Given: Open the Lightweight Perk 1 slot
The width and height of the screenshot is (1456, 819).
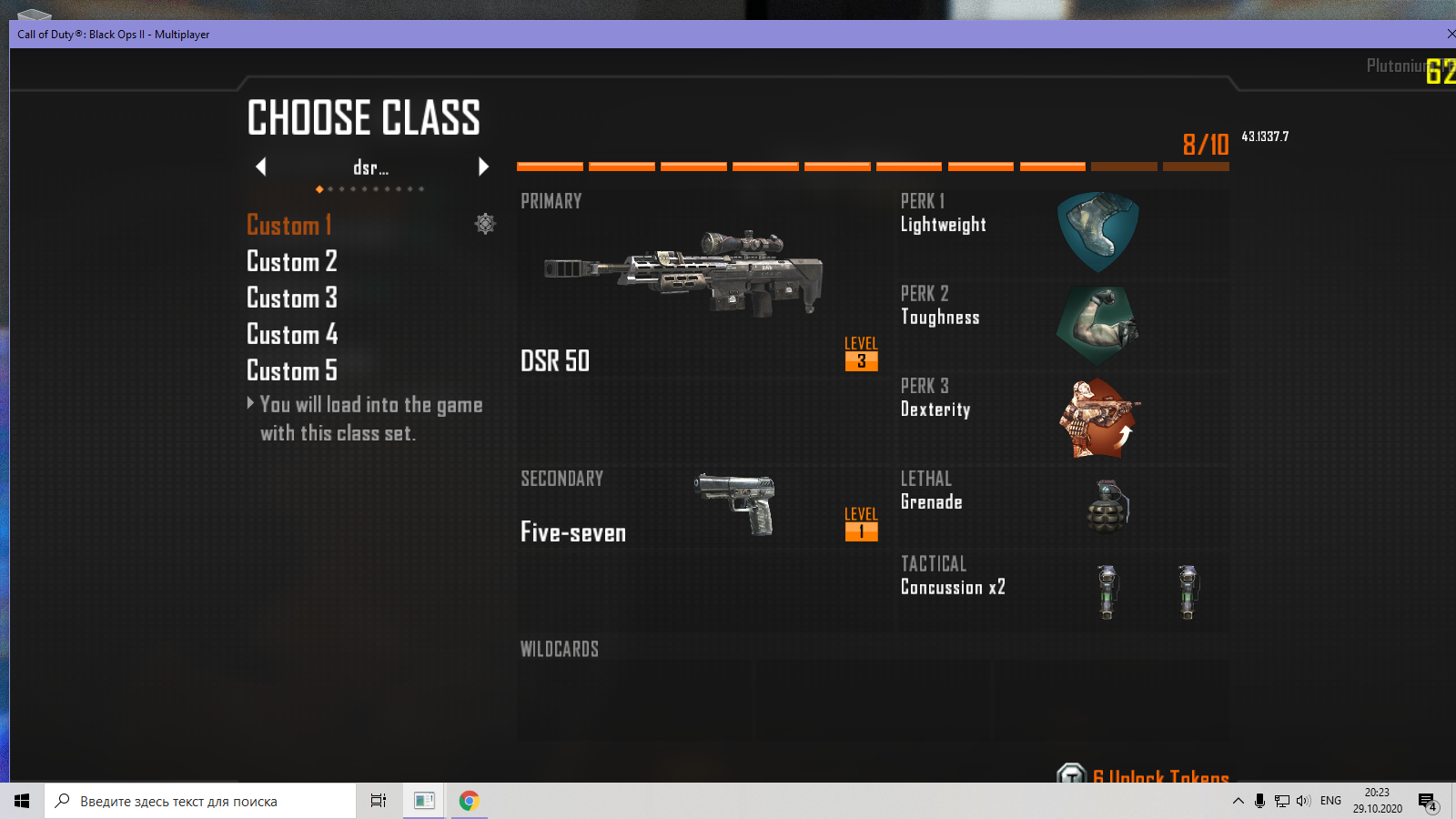Looking at the screenshot, I should pos(1063,232).
